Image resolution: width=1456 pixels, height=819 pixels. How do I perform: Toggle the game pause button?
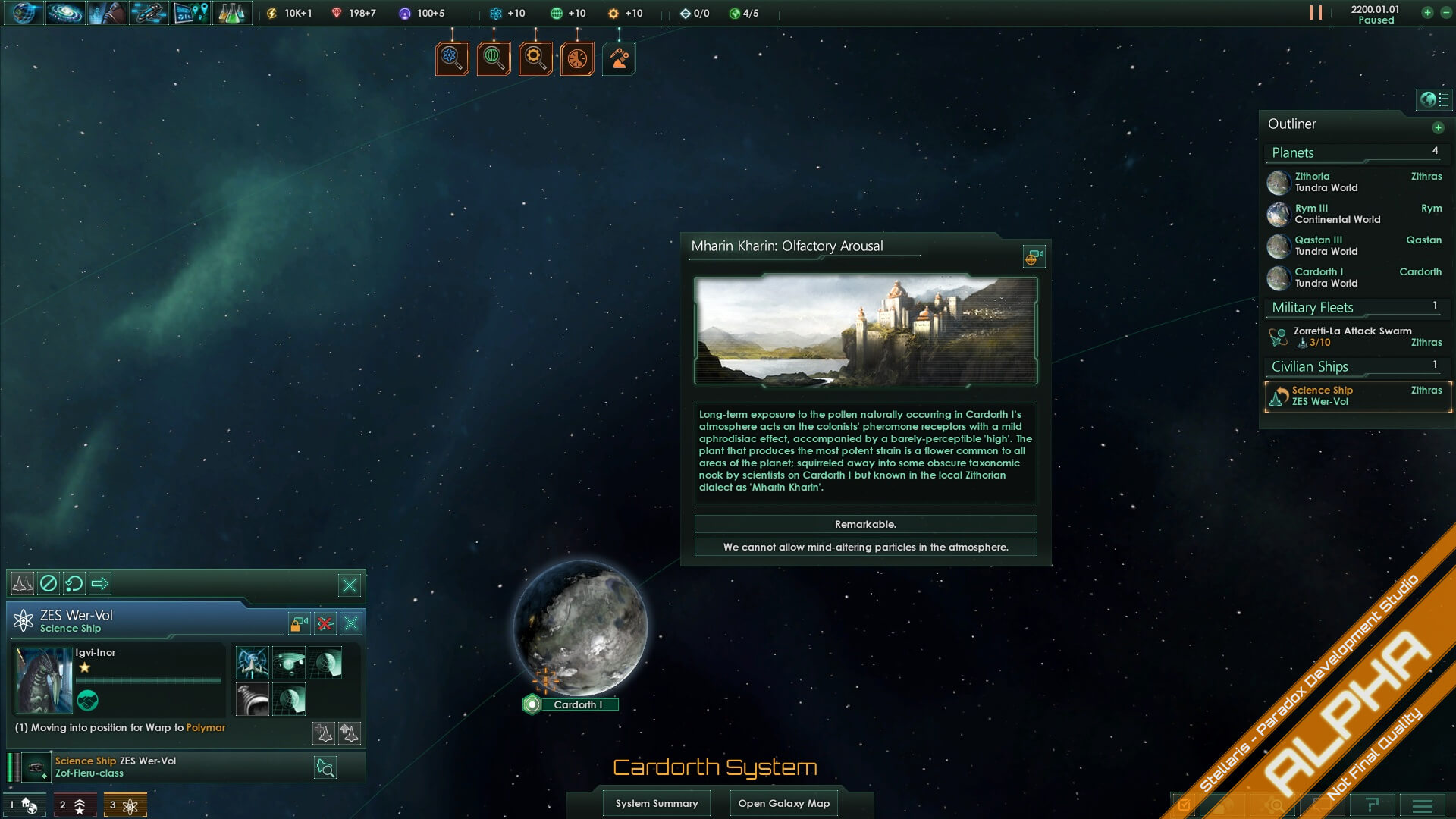click(1316, 13)
